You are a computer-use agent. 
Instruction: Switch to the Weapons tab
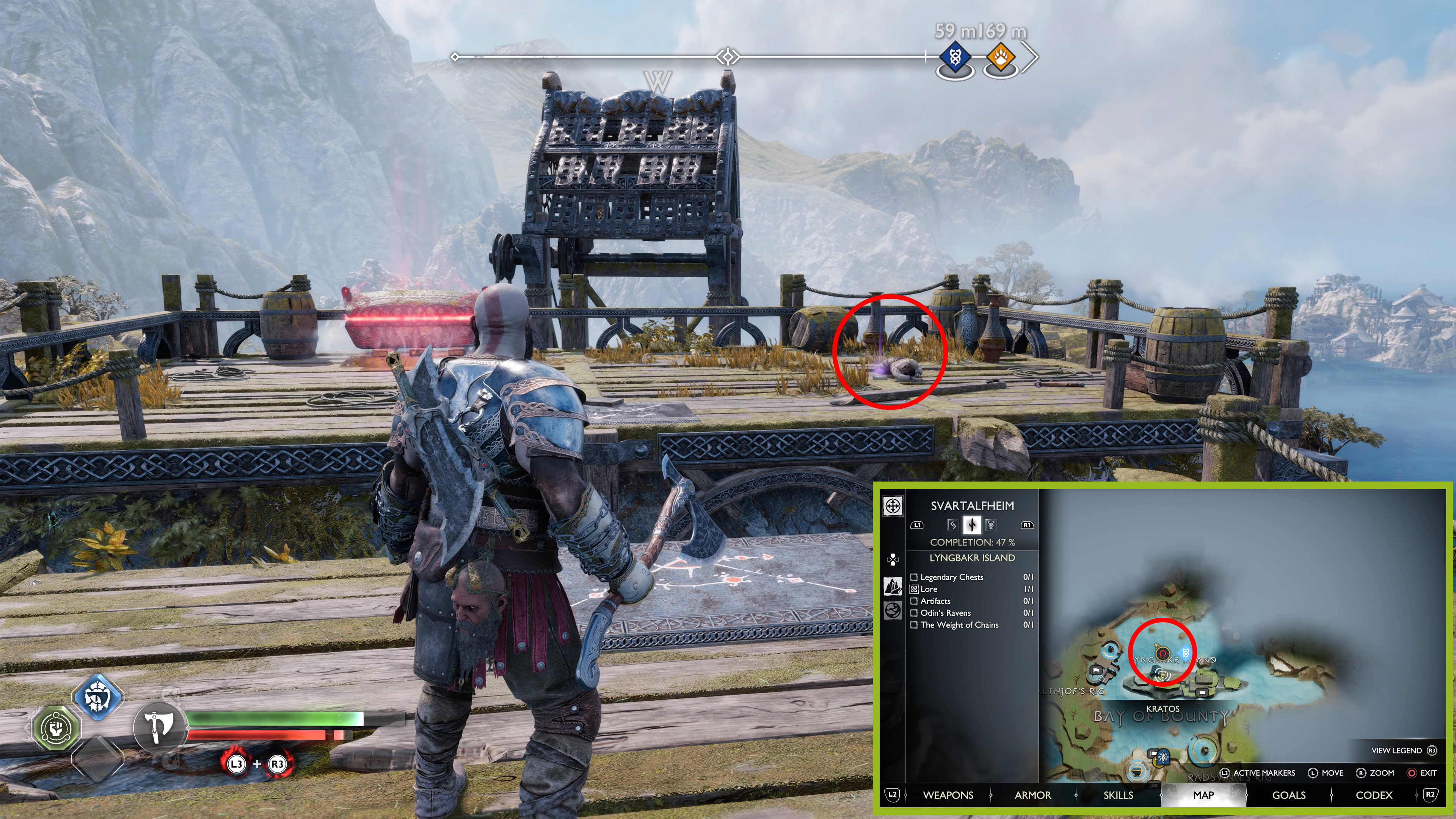pos(948,795)
